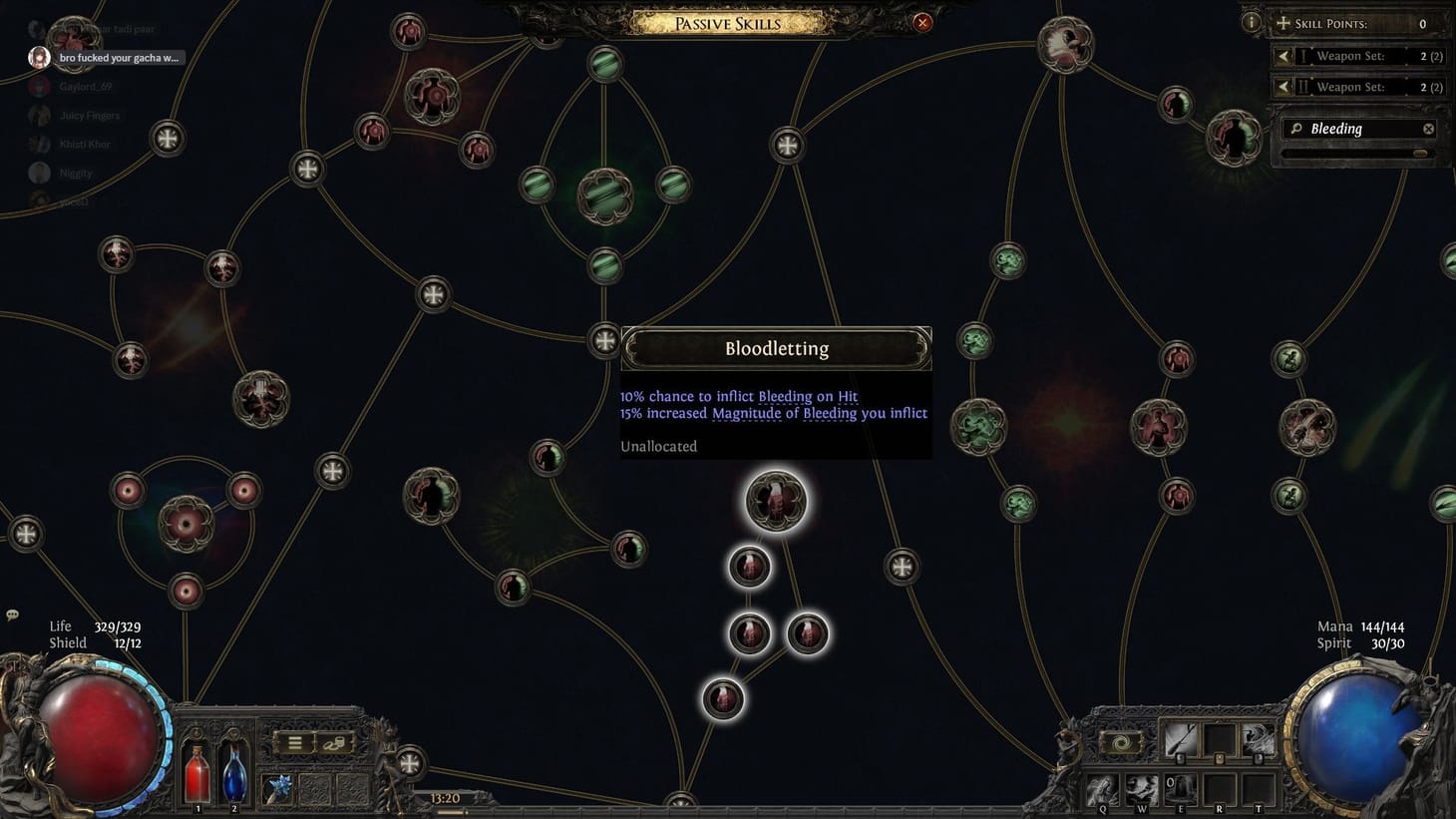Image resolution: width=1456 pixels, height=819 pixels.
Task: Click the currency coins icon beside the menu
Action: pyautogui.click(x=333, y=743)
